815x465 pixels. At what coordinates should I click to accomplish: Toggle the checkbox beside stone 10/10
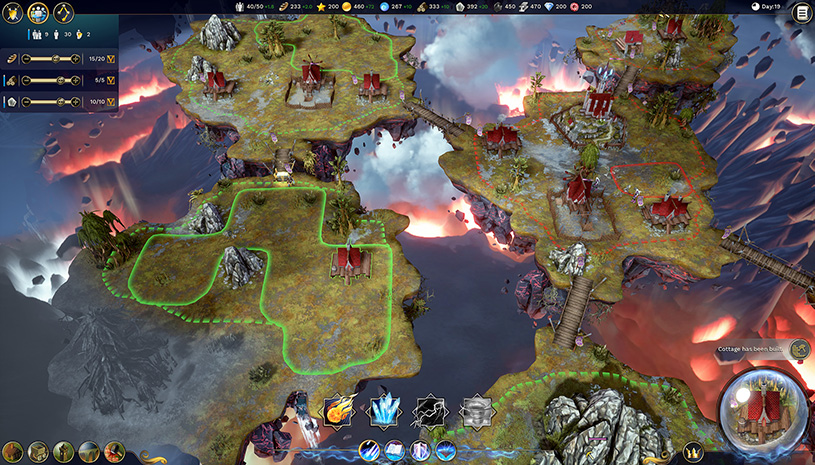111,102
